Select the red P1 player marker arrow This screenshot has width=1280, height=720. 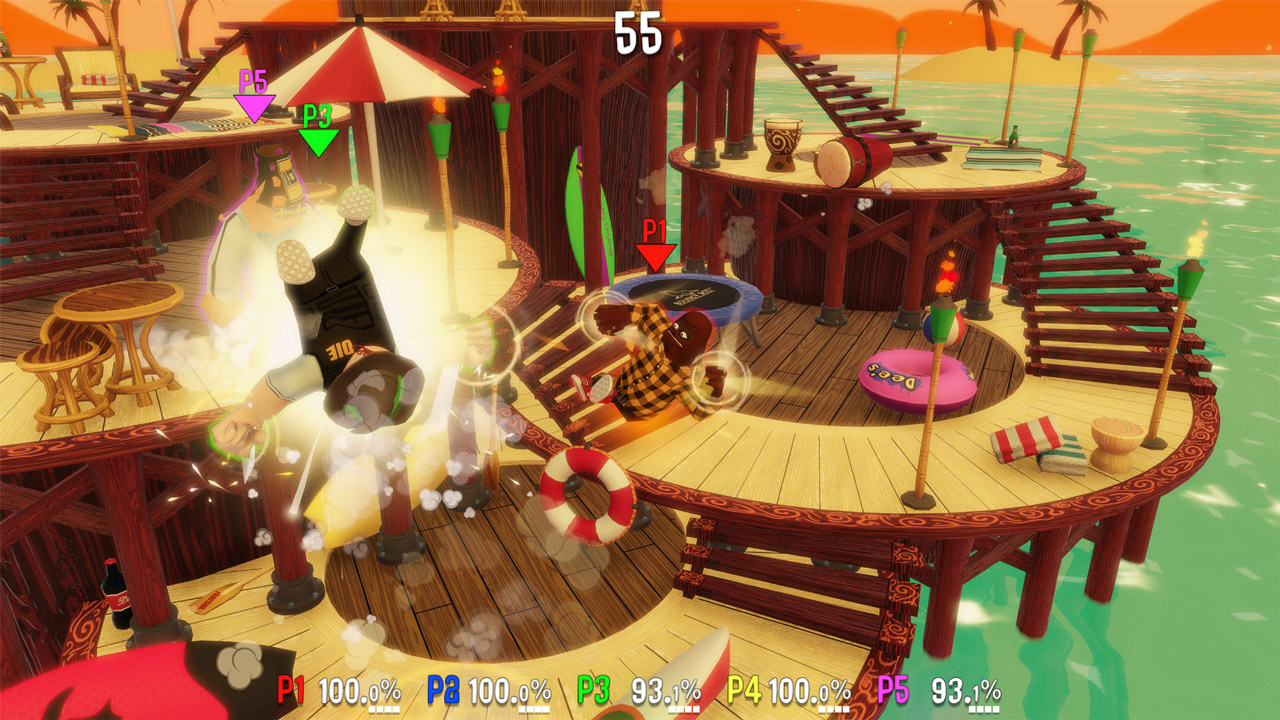pos(655,256)
